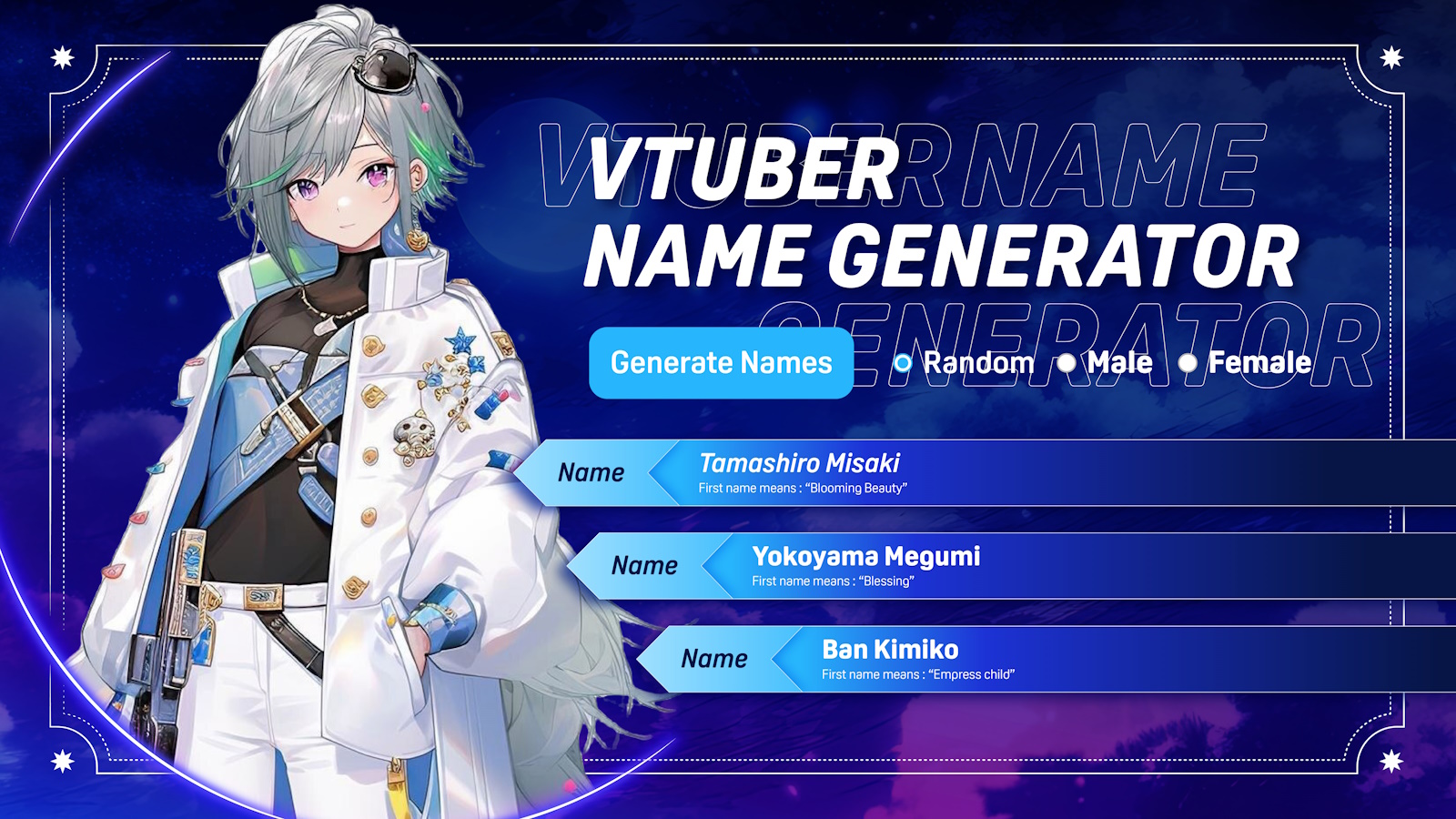Click the star icon in the top-left corner
Viewport: 1456px width, 819px height.
click(62, 56)
